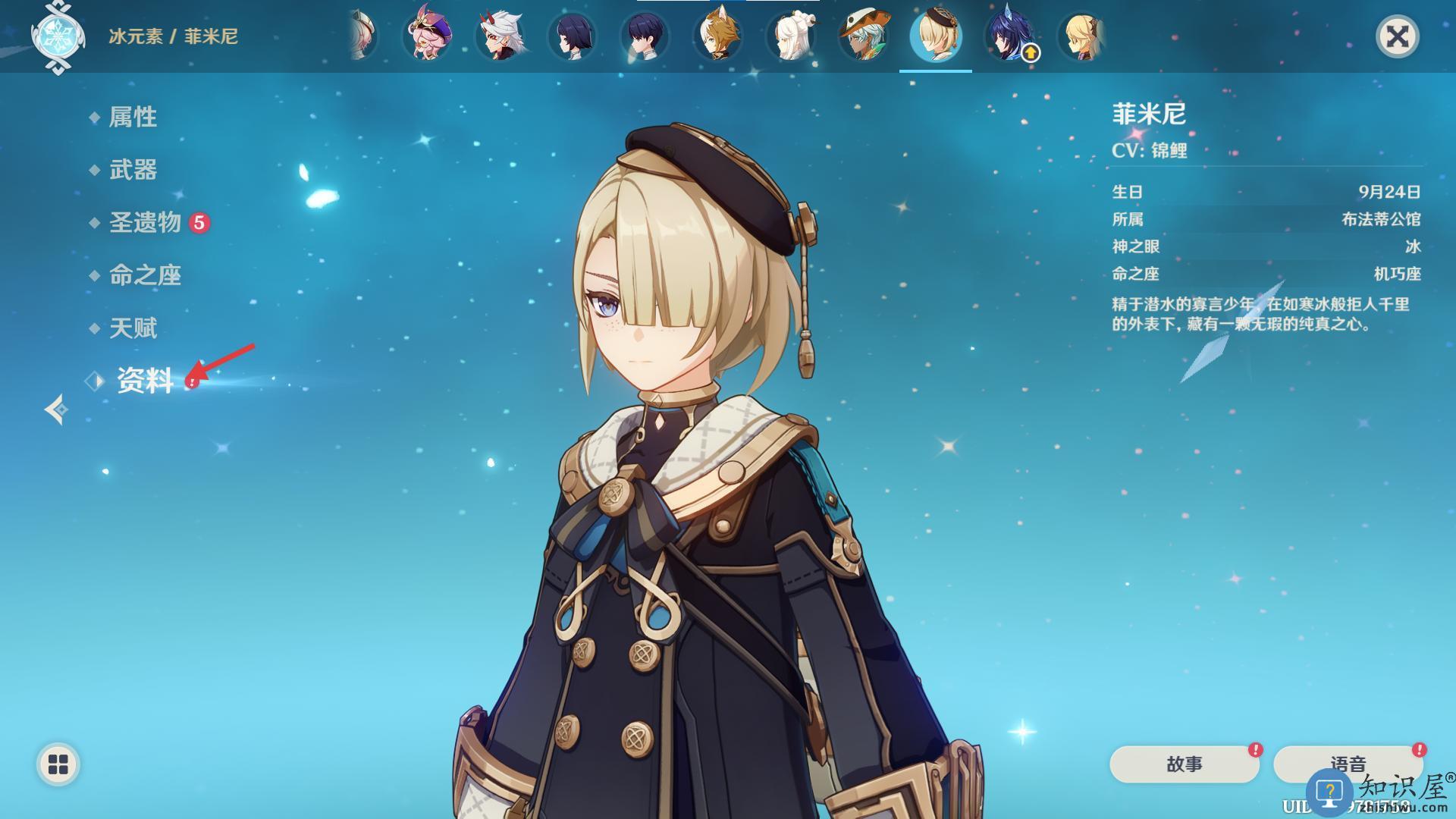1456x819 pixels.
Task: Open the 属性 attributes menu
Action: [133, 117]
